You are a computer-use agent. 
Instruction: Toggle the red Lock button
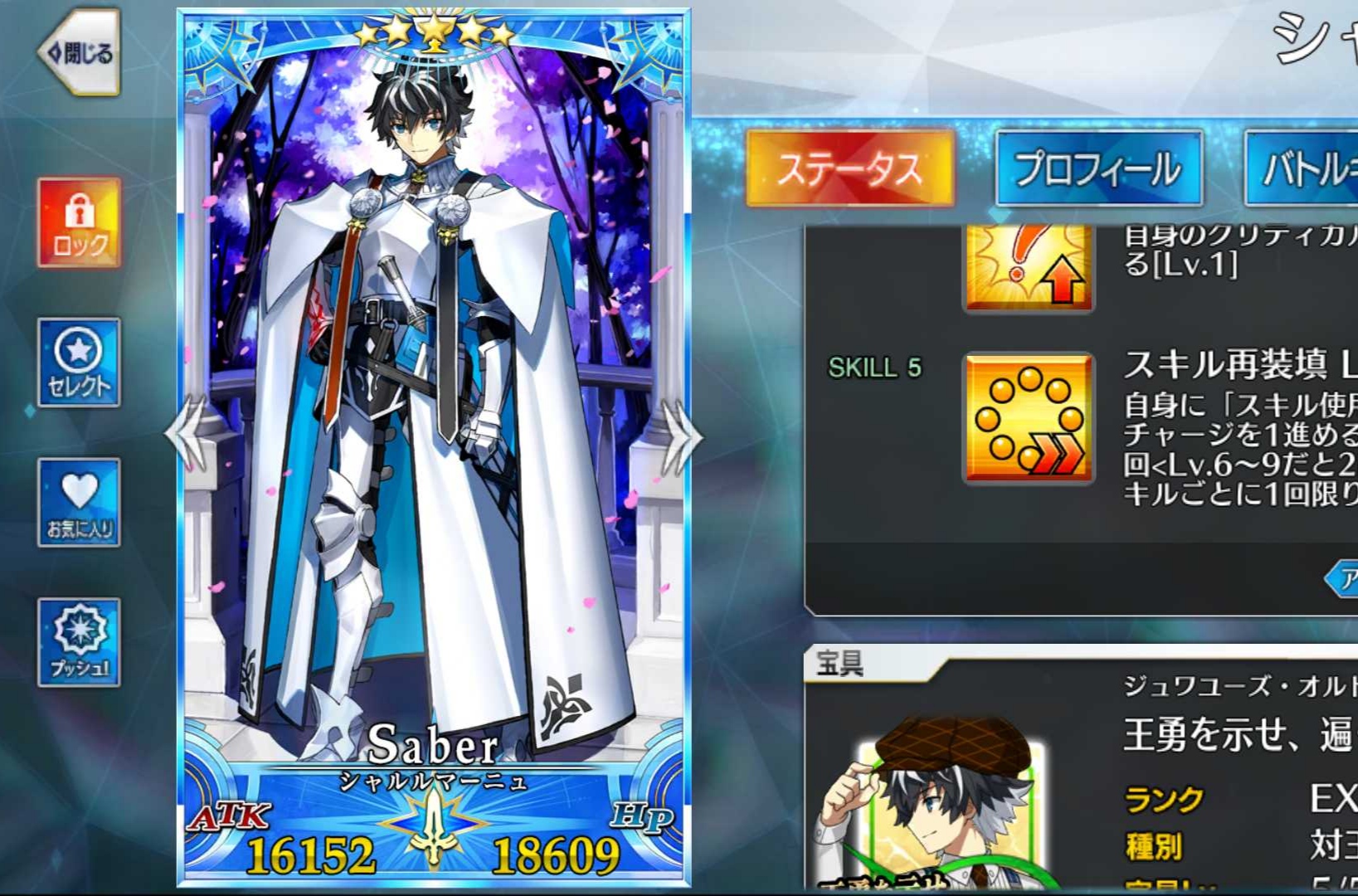click(x=80, y=222)
